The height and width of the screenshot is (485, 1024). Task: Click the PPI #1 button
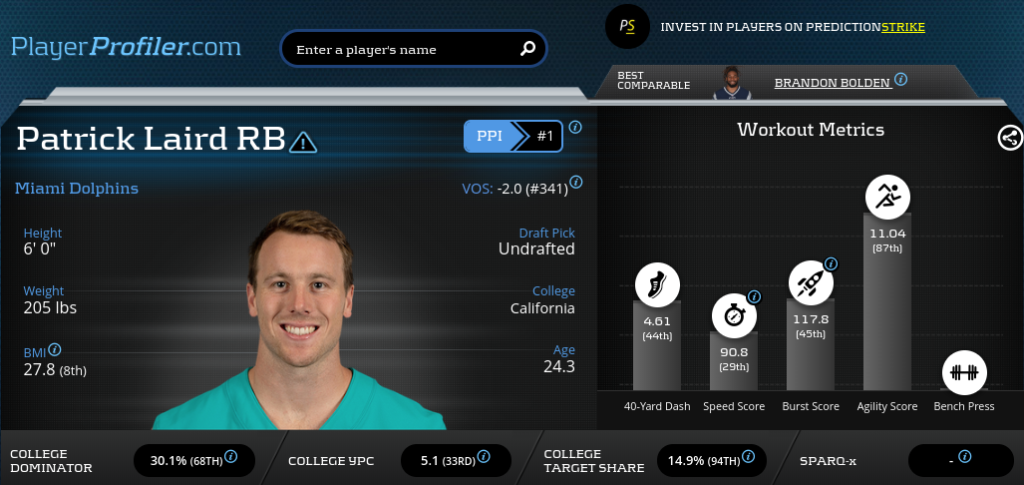tap(513, 136)
